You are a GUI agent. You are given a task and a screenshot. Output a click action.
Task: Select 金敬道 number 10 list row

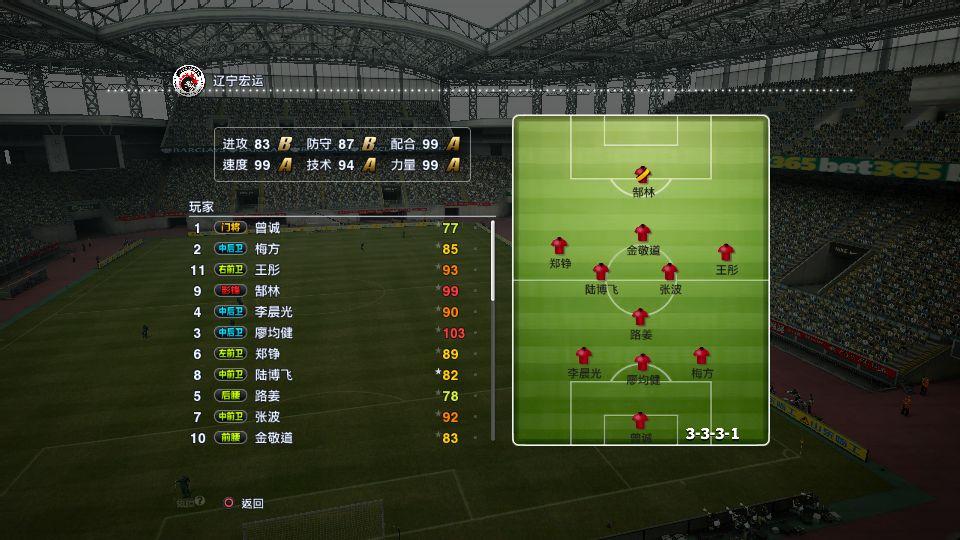coord(273,438)
